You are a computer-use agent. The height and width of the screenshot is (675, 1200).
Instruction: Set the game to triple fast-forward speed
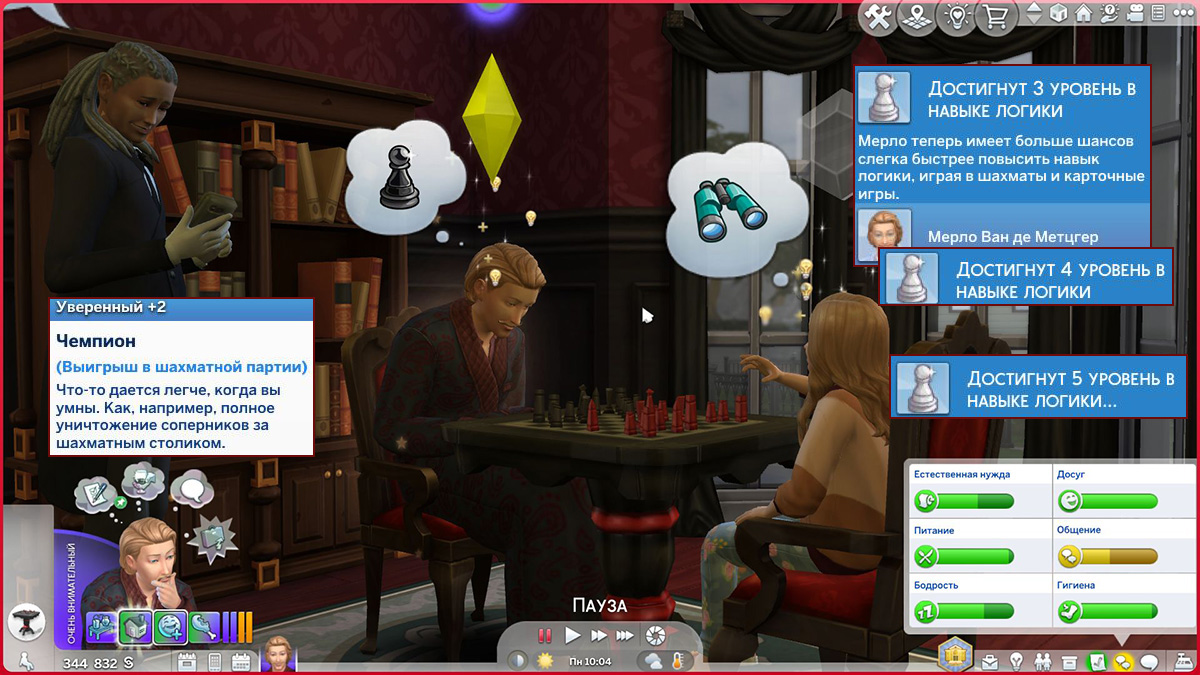(x=626, y=635)
